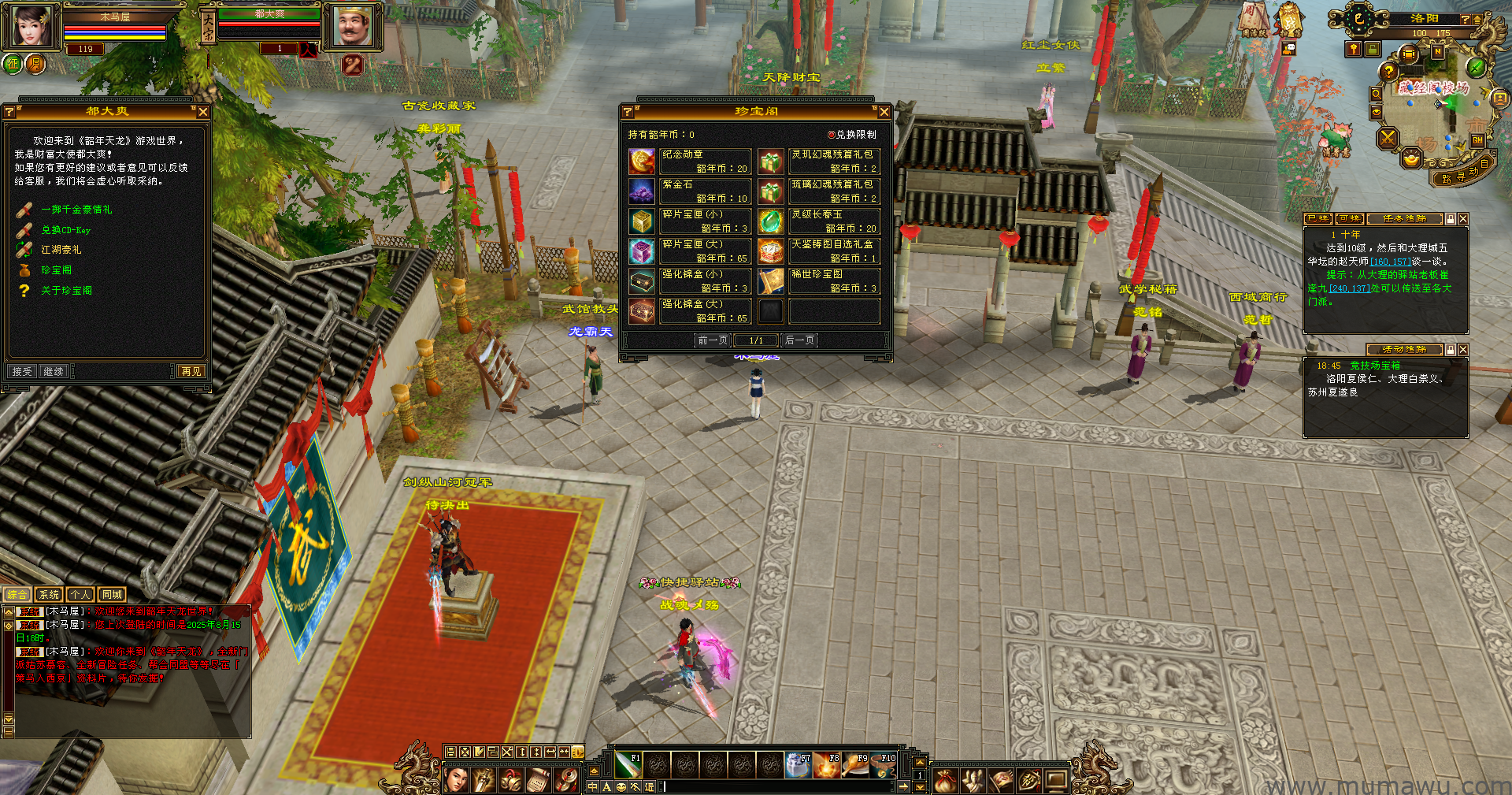This screenshot has height=795, width=1512.
Task: Click into the chat input box
Action: (780, 786)
